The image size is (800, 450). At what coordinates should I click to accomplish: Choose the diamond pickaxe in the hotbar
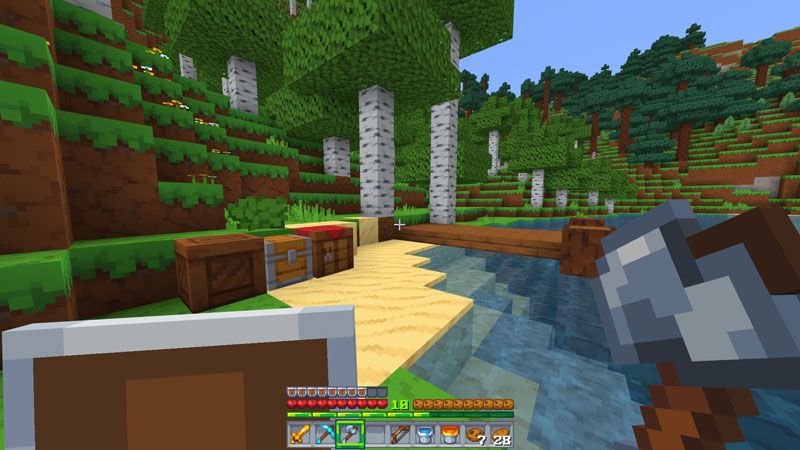(x=325, y=435)
